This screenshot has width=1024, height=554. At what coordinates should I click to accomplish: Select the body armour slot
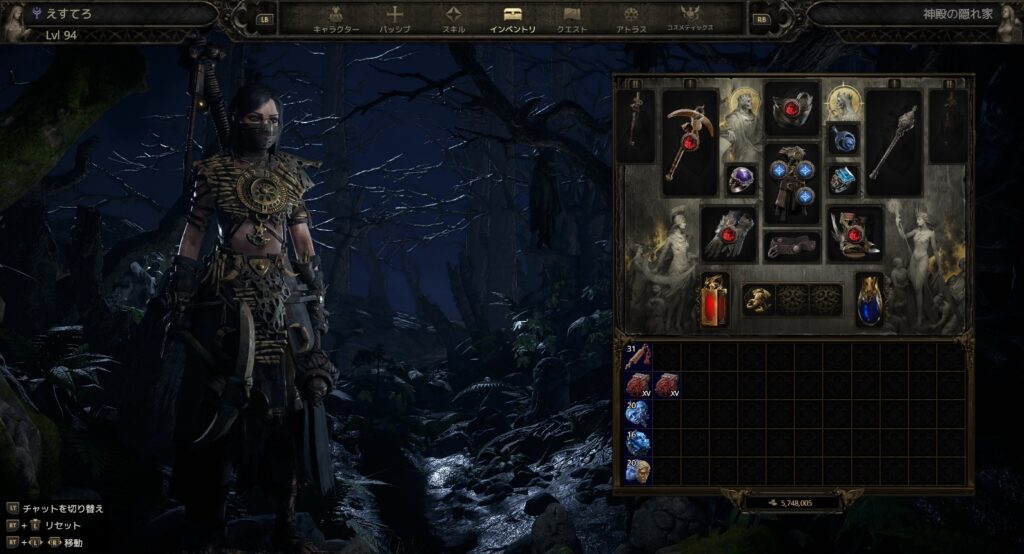click(792, 183)
